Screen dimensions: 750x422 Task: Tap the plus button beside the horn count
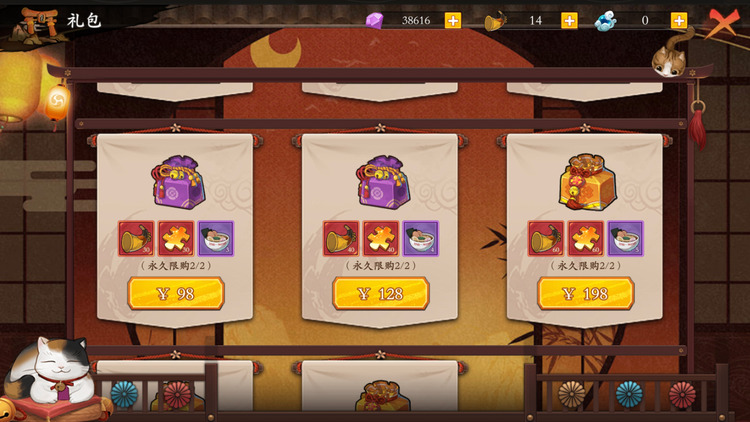(569, 21)
